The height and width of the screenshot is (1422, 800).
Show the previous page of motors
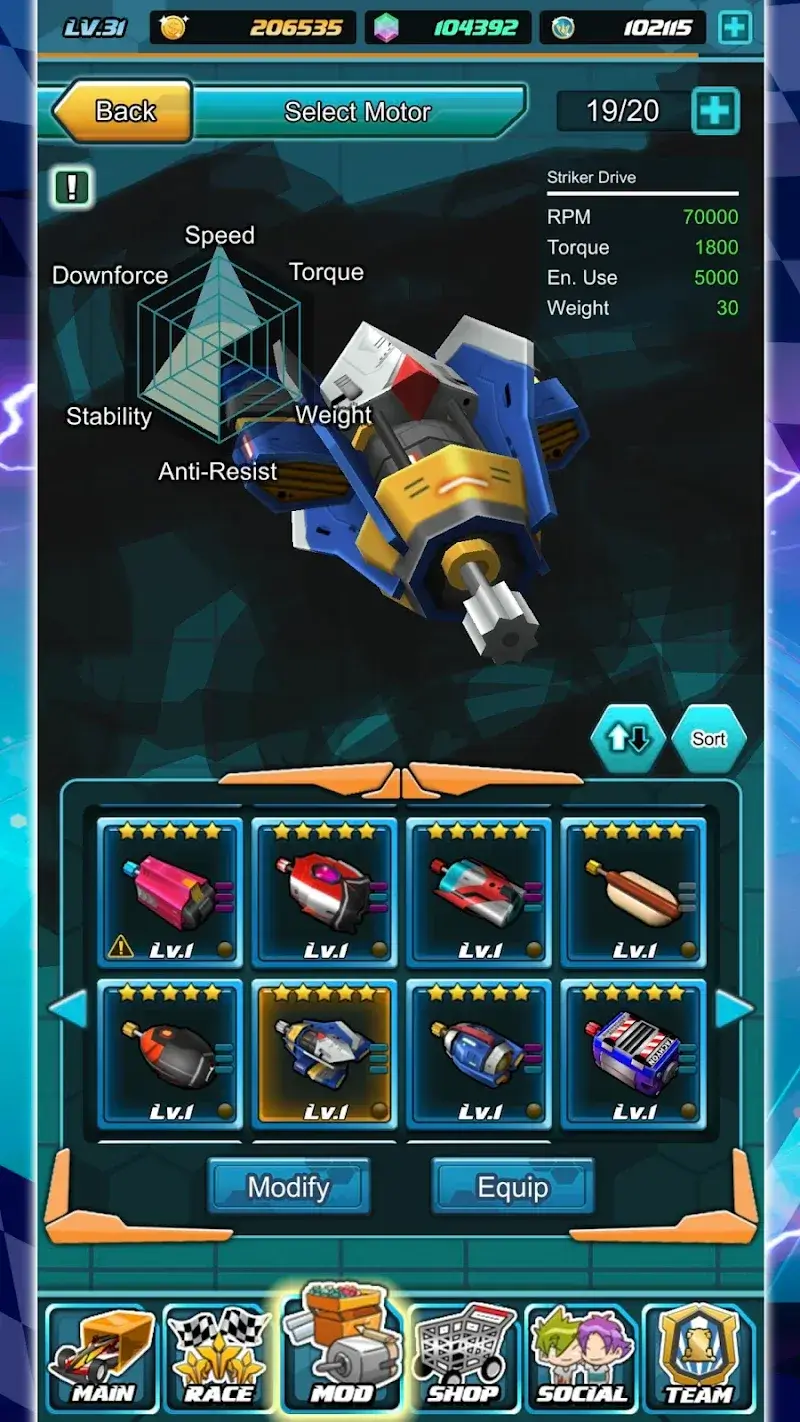click(68, 1009)
